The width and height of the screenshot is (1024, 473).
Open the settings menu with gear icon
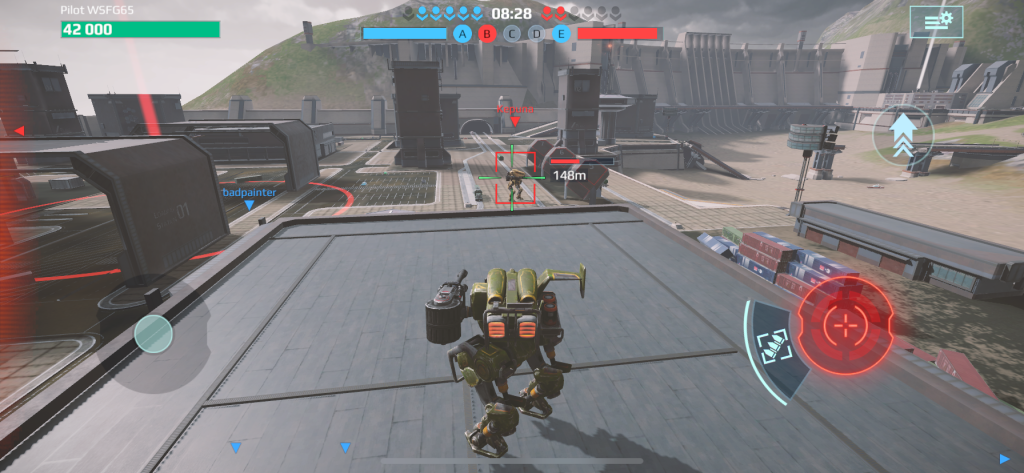tap(936, 21)
